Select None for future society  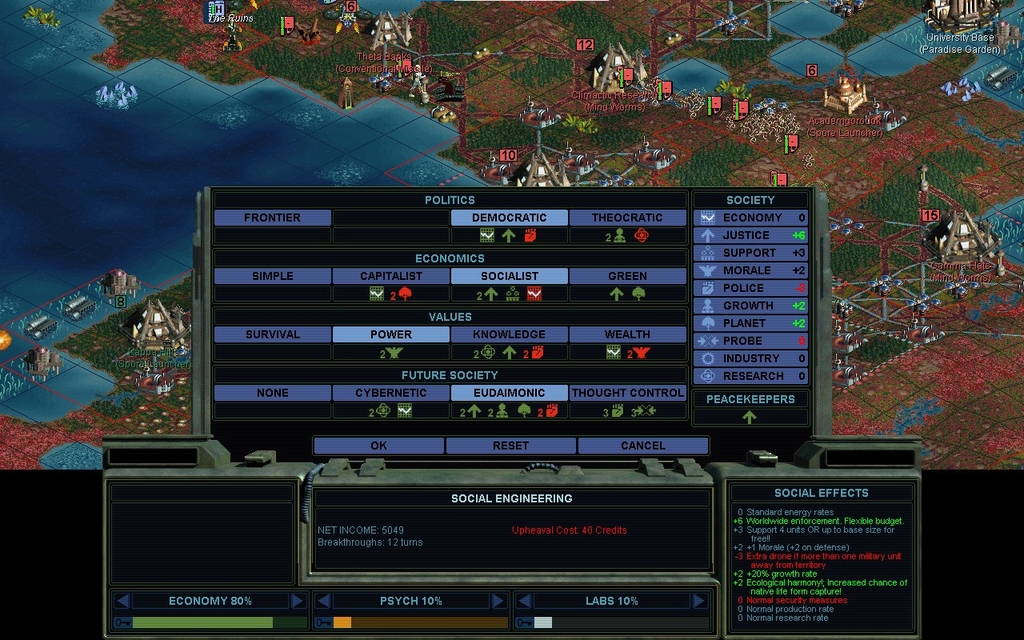click(x=272, y=393)
